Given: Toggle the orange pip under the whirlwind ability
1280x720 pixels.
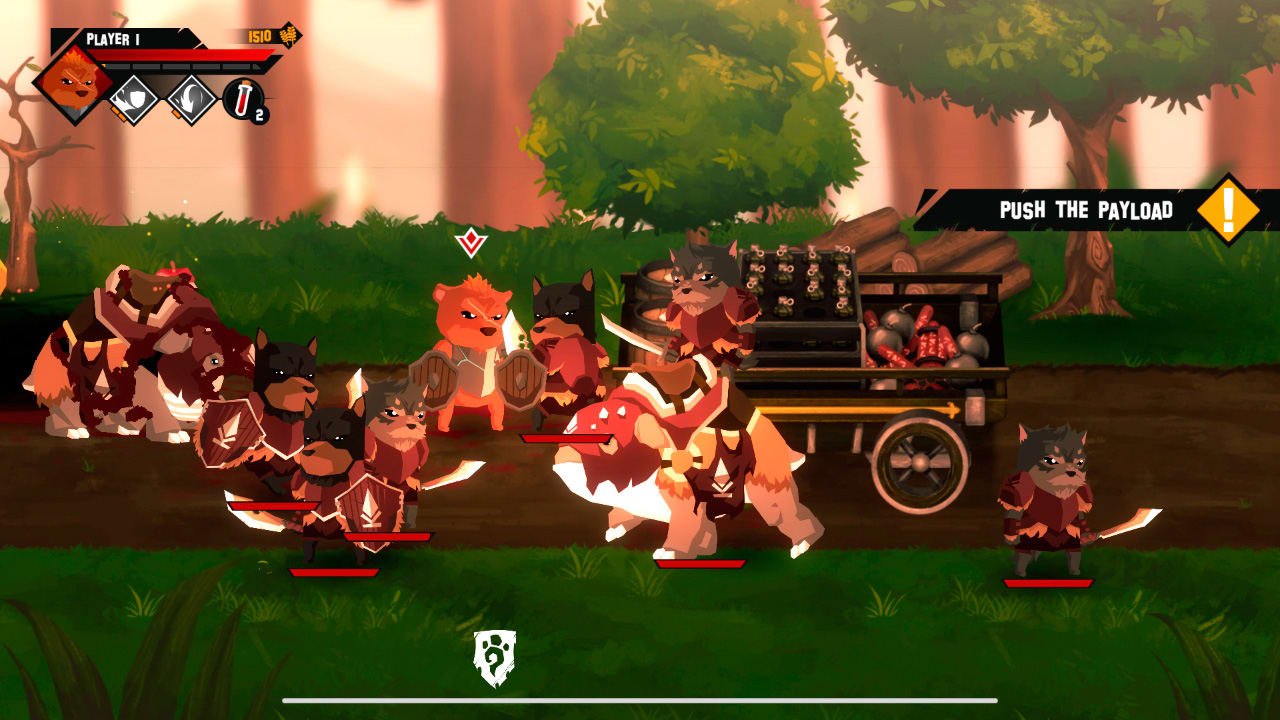Looking at the screenshot, I should 176,112.
